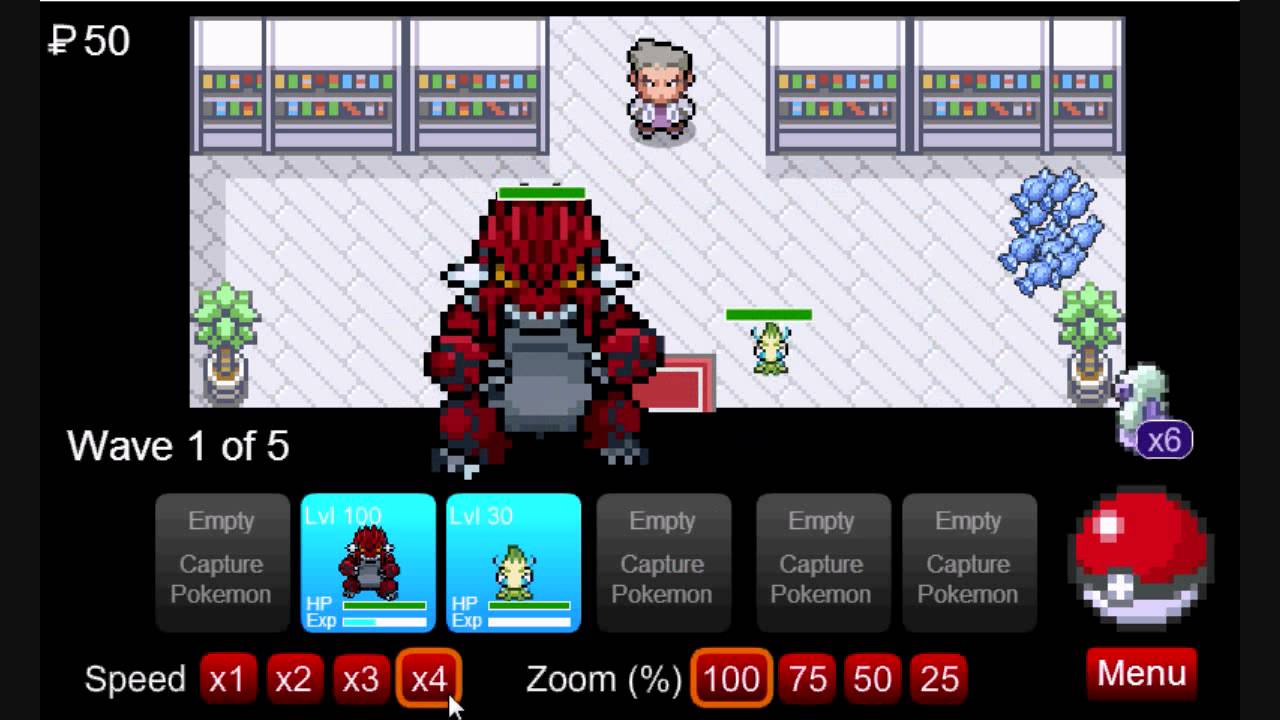Viewport: 1280px width, 720px height.
Task: Set game speed to x1
Action: pyautogui.click(x=227, y=679)
